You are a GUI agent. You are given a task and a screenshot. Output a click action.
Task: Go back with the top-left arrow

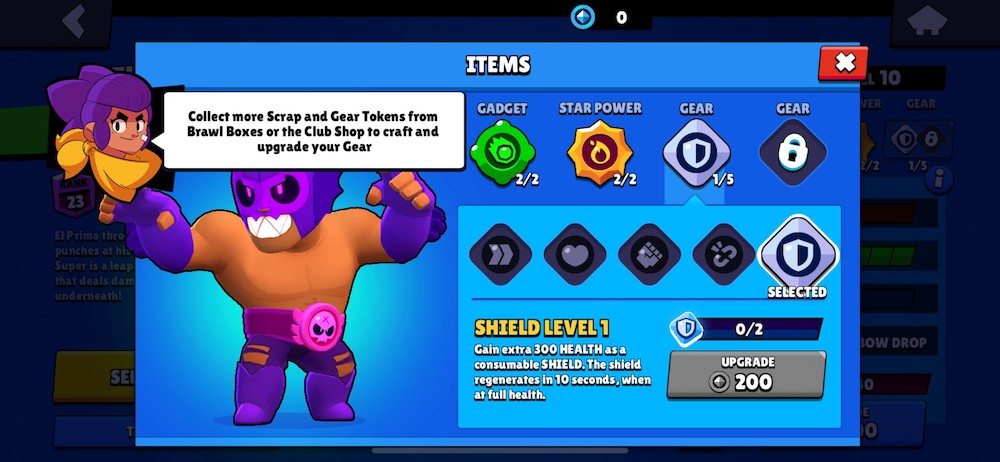(72, 22)
